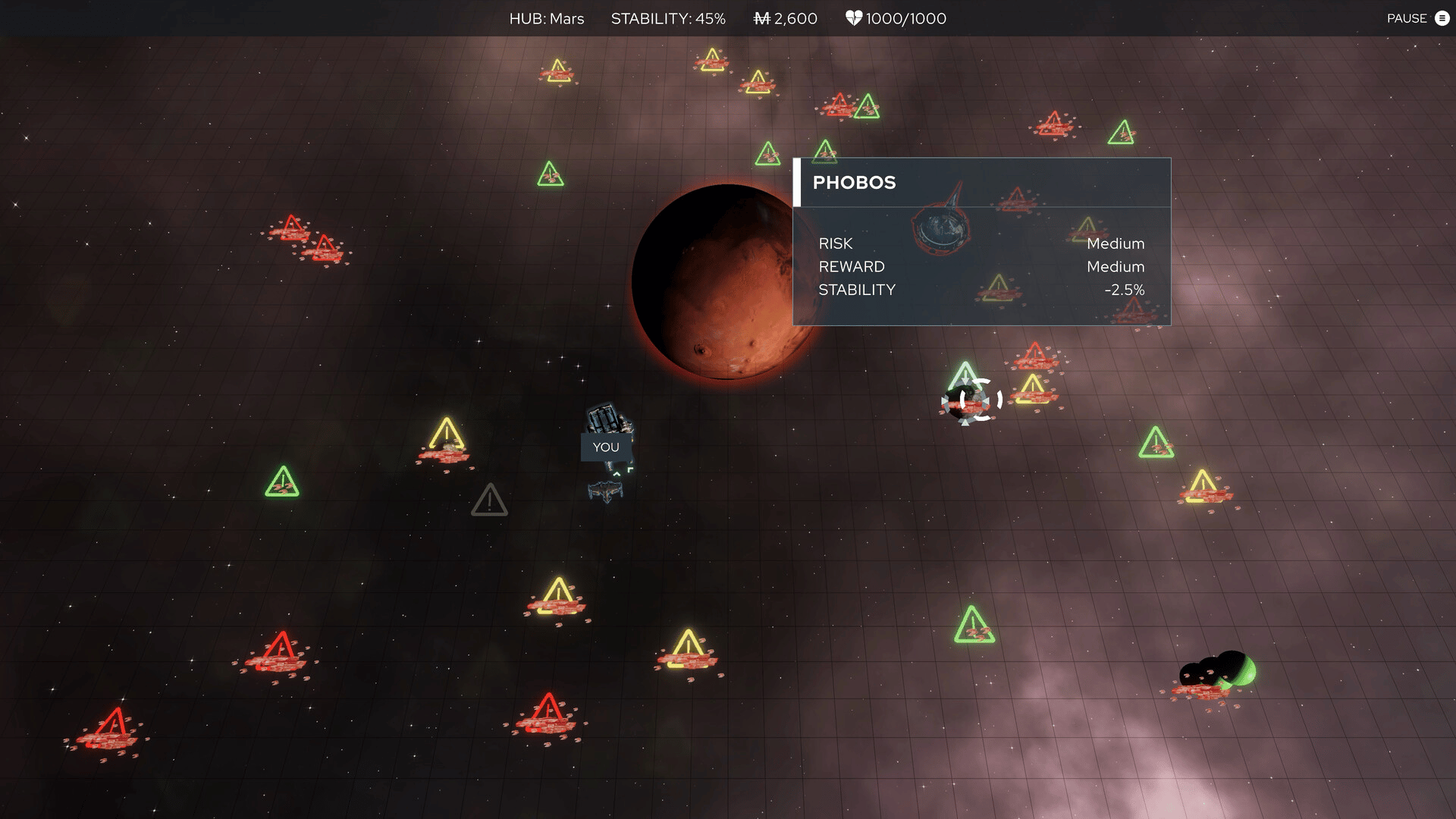Choose the grey warning triangle marker
This screenshot has width=1456, height=819.
489,500
